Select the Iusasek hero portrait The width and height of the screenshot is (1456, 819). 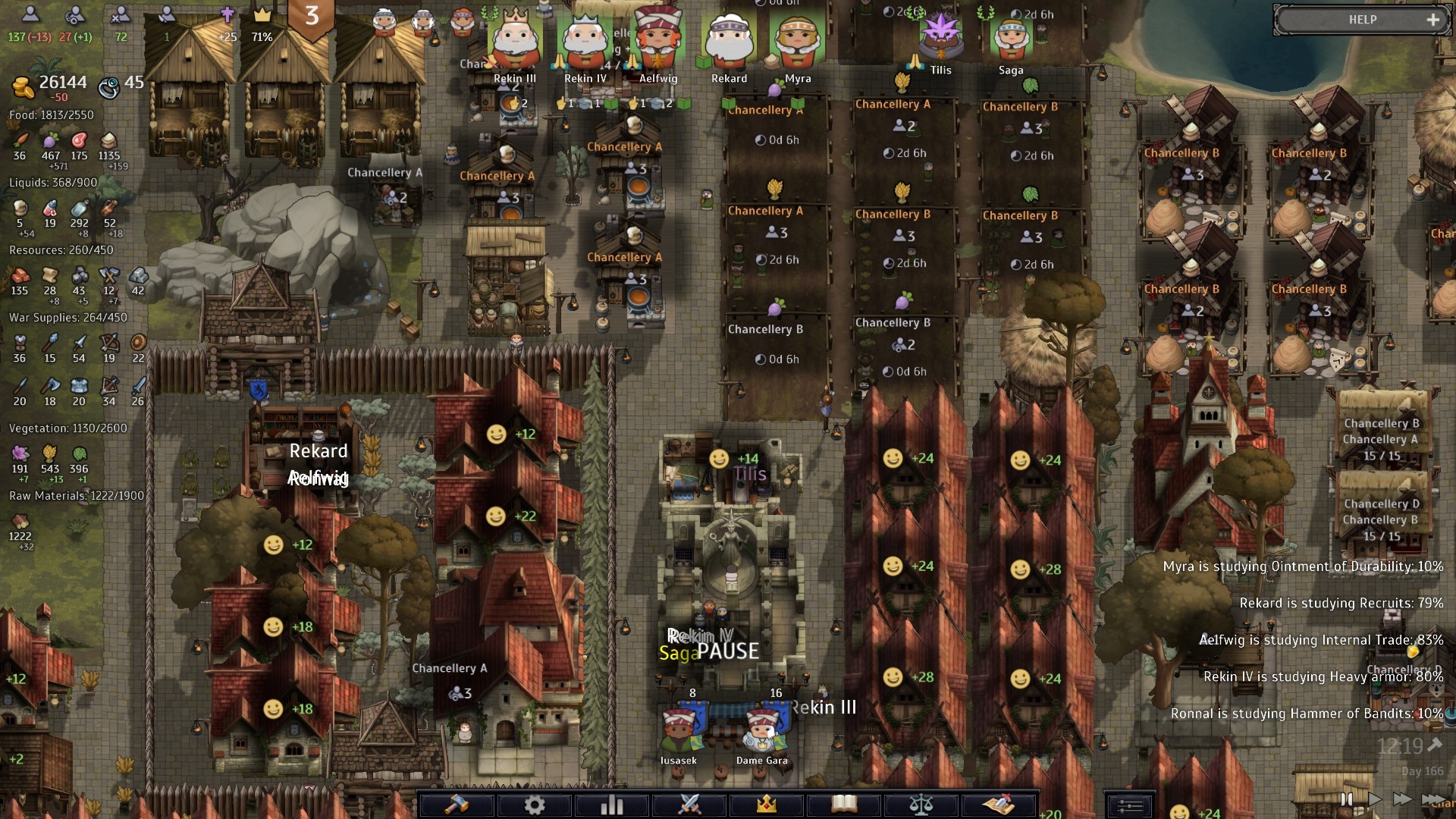pos(678,730)
